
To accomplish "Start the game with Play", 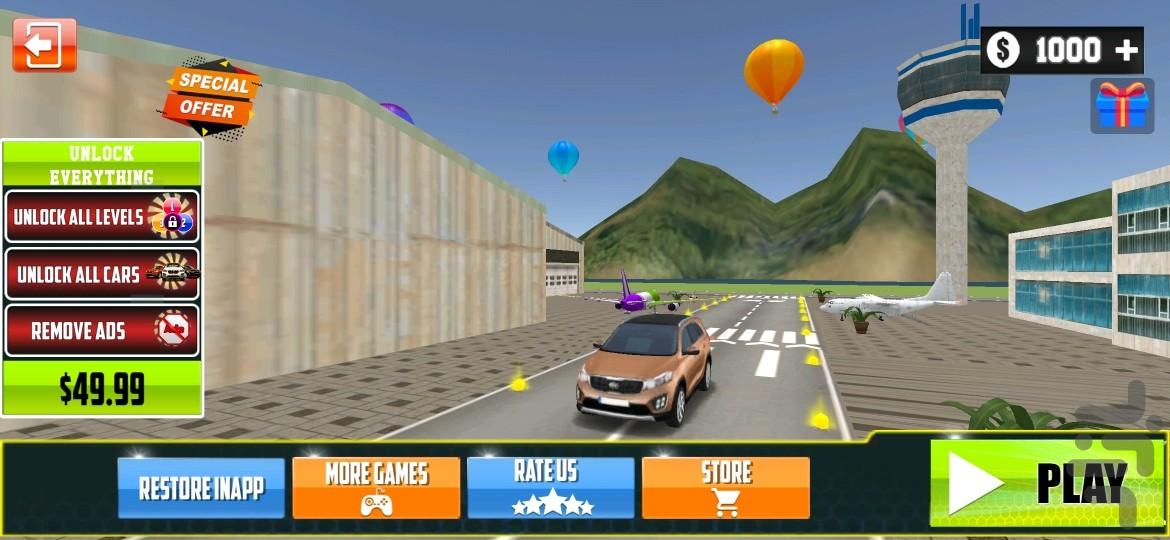I will coord(1045,484).
